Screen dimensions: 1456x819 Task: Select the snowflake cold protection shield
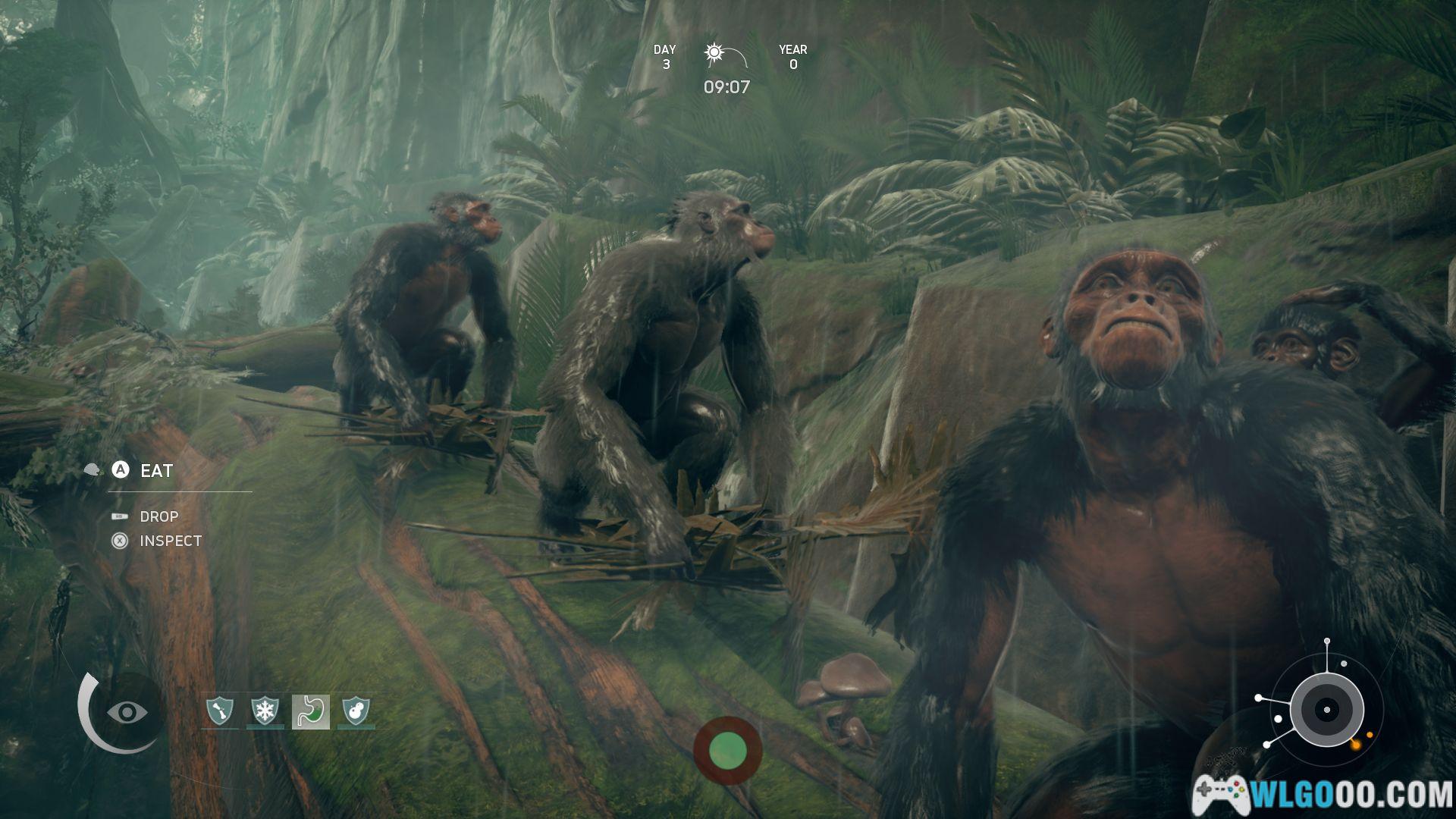265,711
